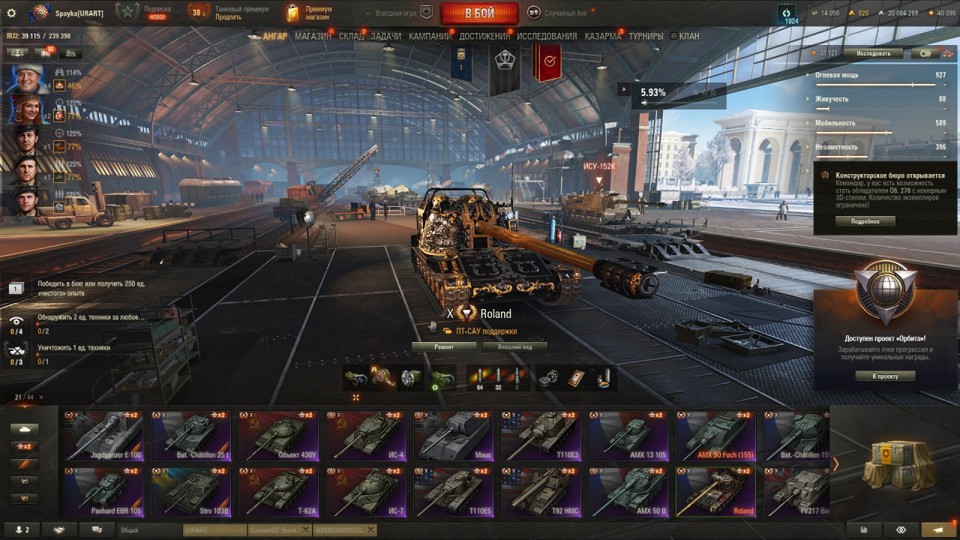Open the КАЗАРМА tab
Screen dimensions: 960x540
pos(603,36)
